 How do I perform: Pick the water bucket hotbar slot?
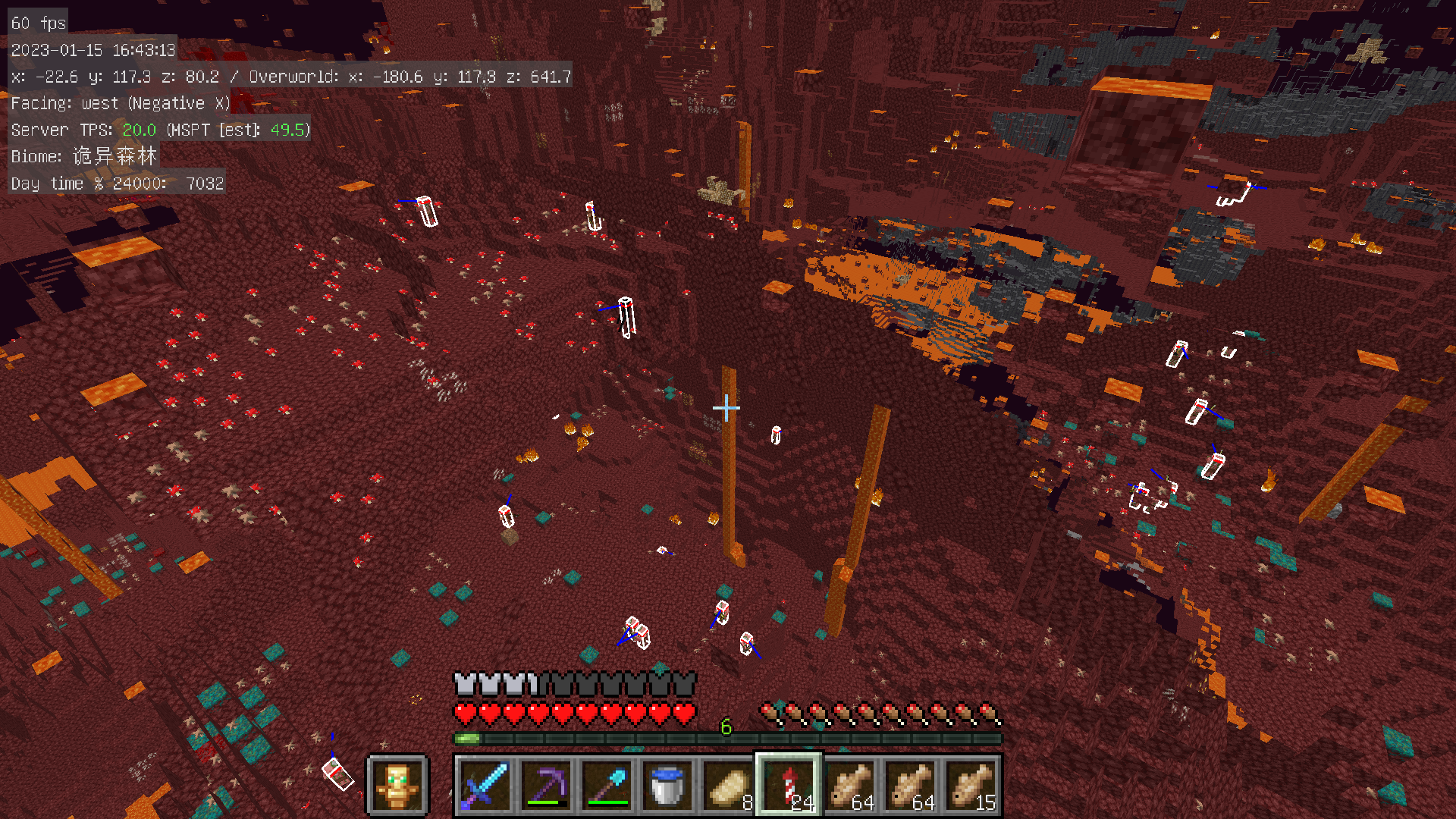(667, 786)
